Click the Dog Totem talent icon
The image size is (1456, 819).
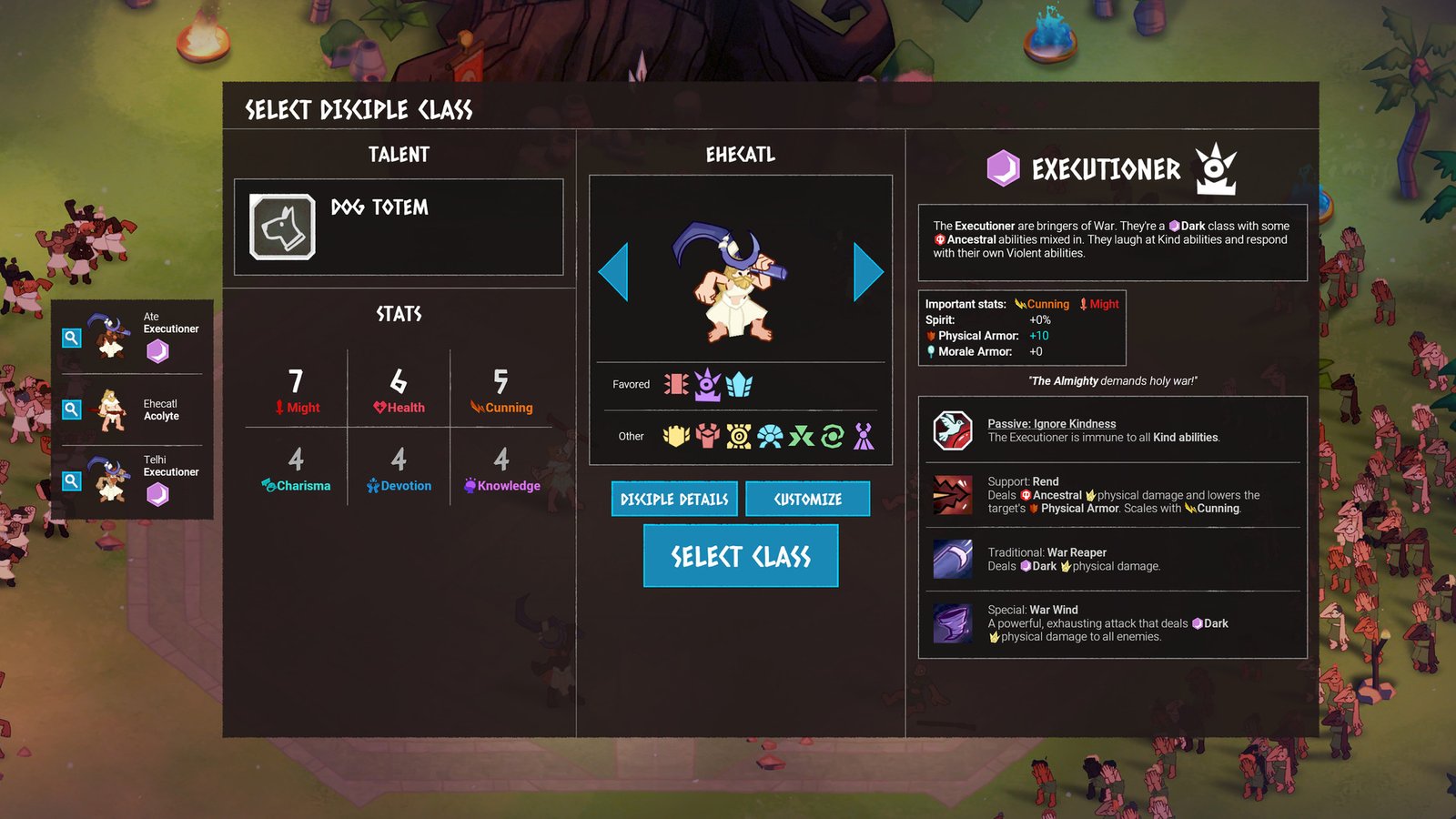point(283,227)
